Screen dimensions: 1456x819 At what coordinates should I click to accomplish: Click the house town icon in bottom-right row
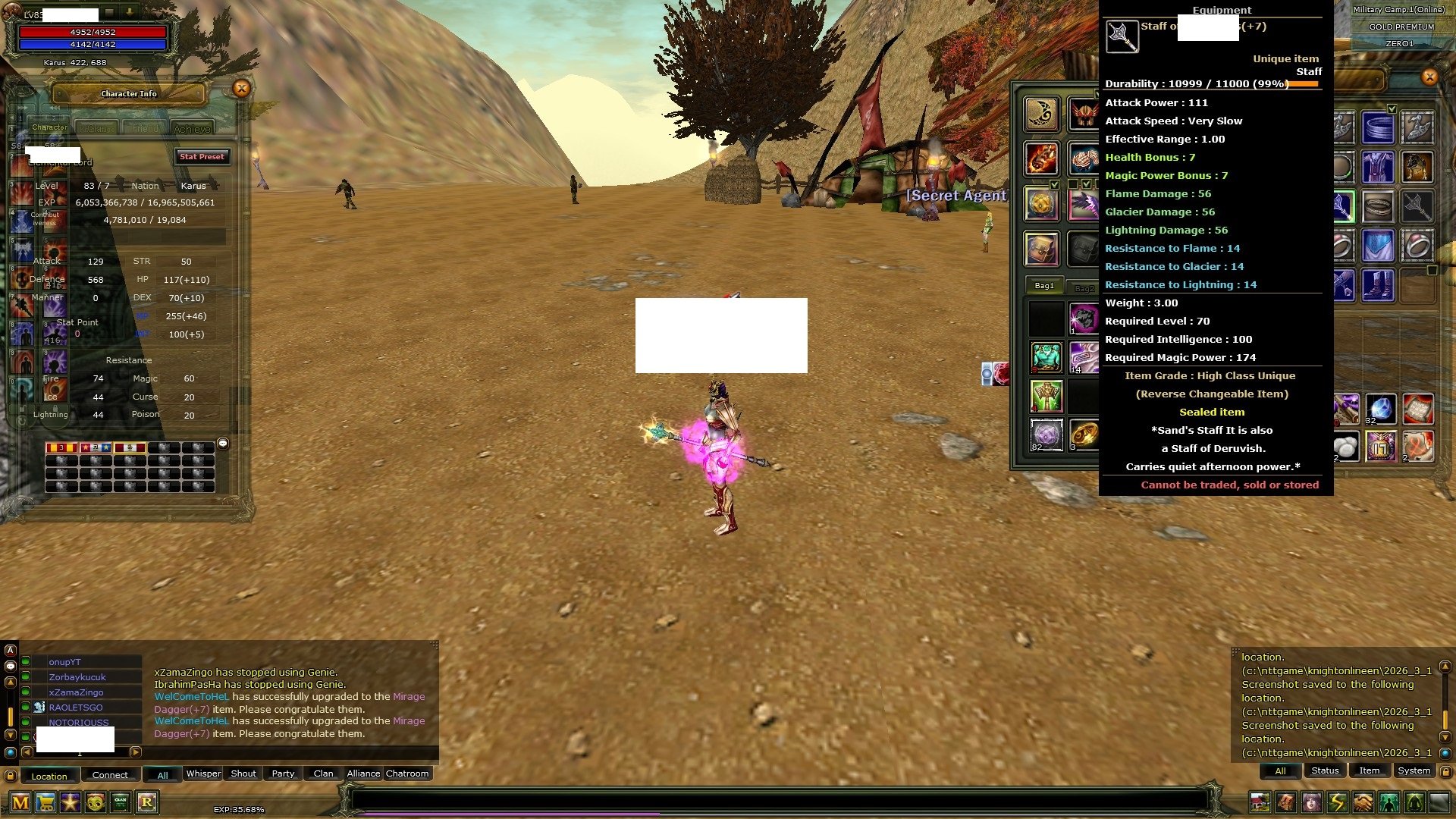tap(1260, 802)
